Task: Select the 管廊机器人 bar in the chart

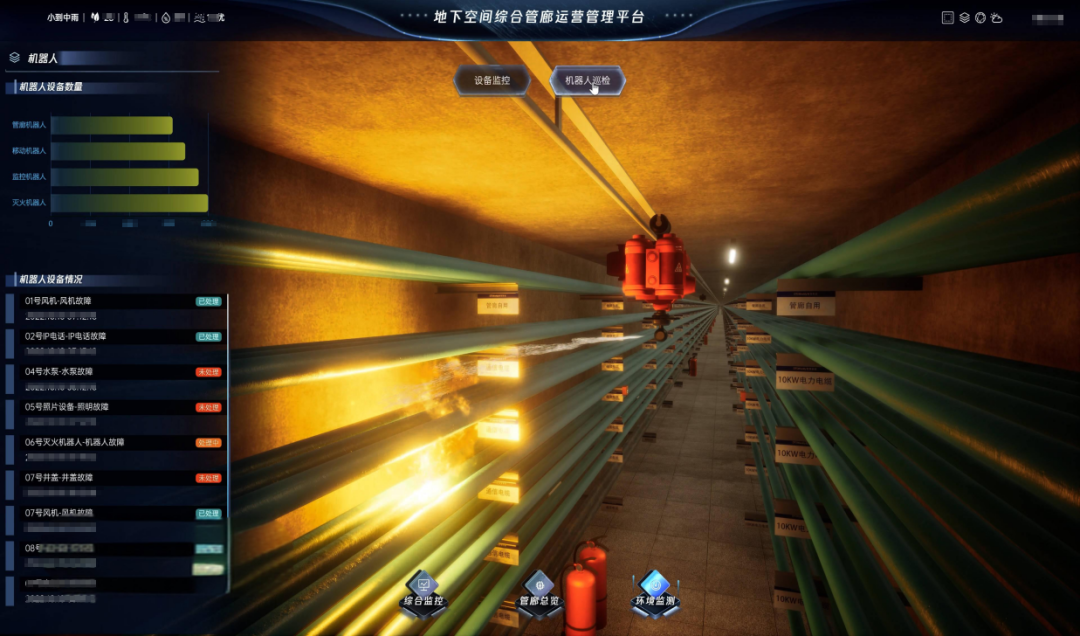Action: (x=111, y=125)
